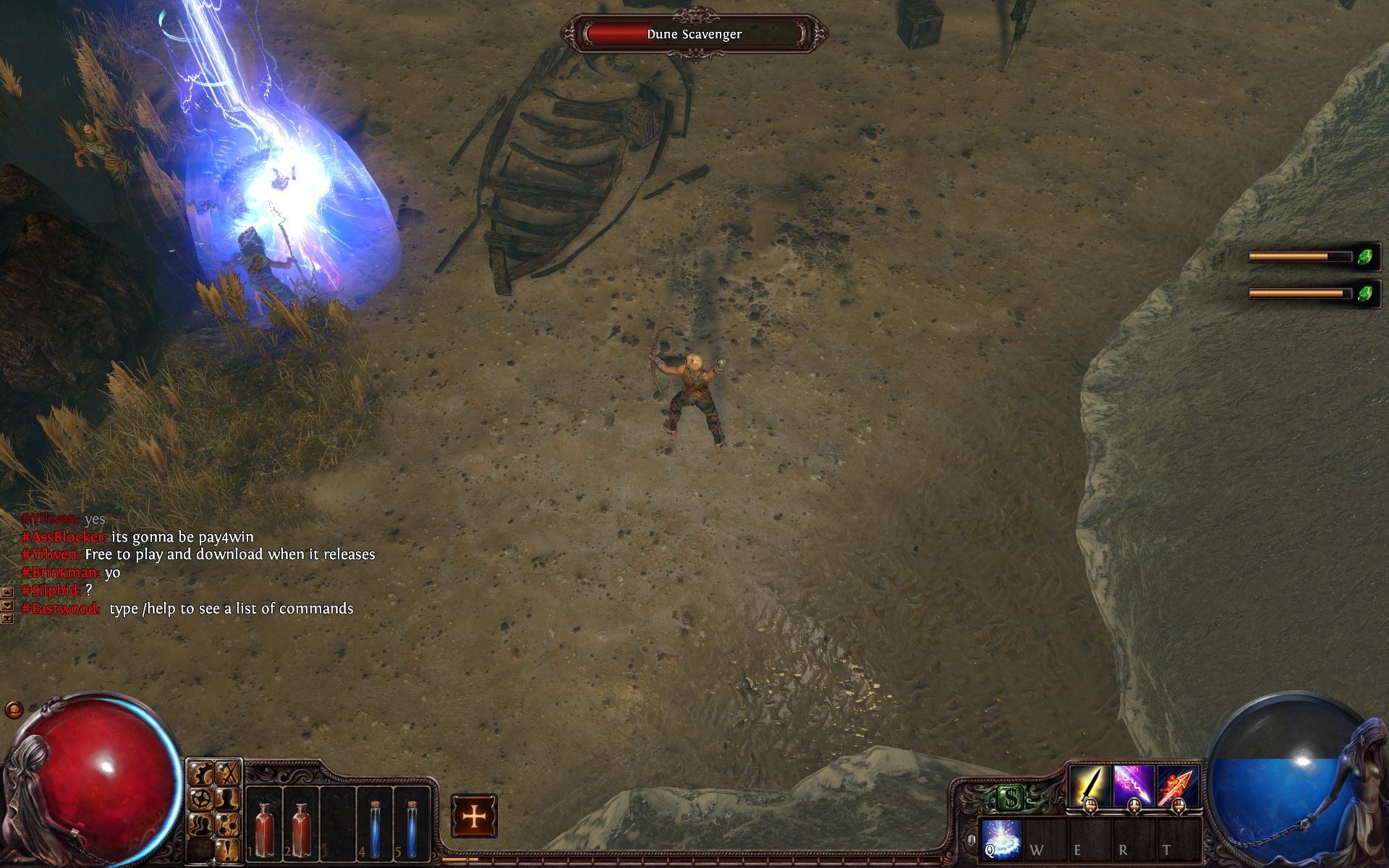Click the exclamation mark menu button
Image resolution: width=1389 pixels, height=868 pixels.
pos(229,848)
